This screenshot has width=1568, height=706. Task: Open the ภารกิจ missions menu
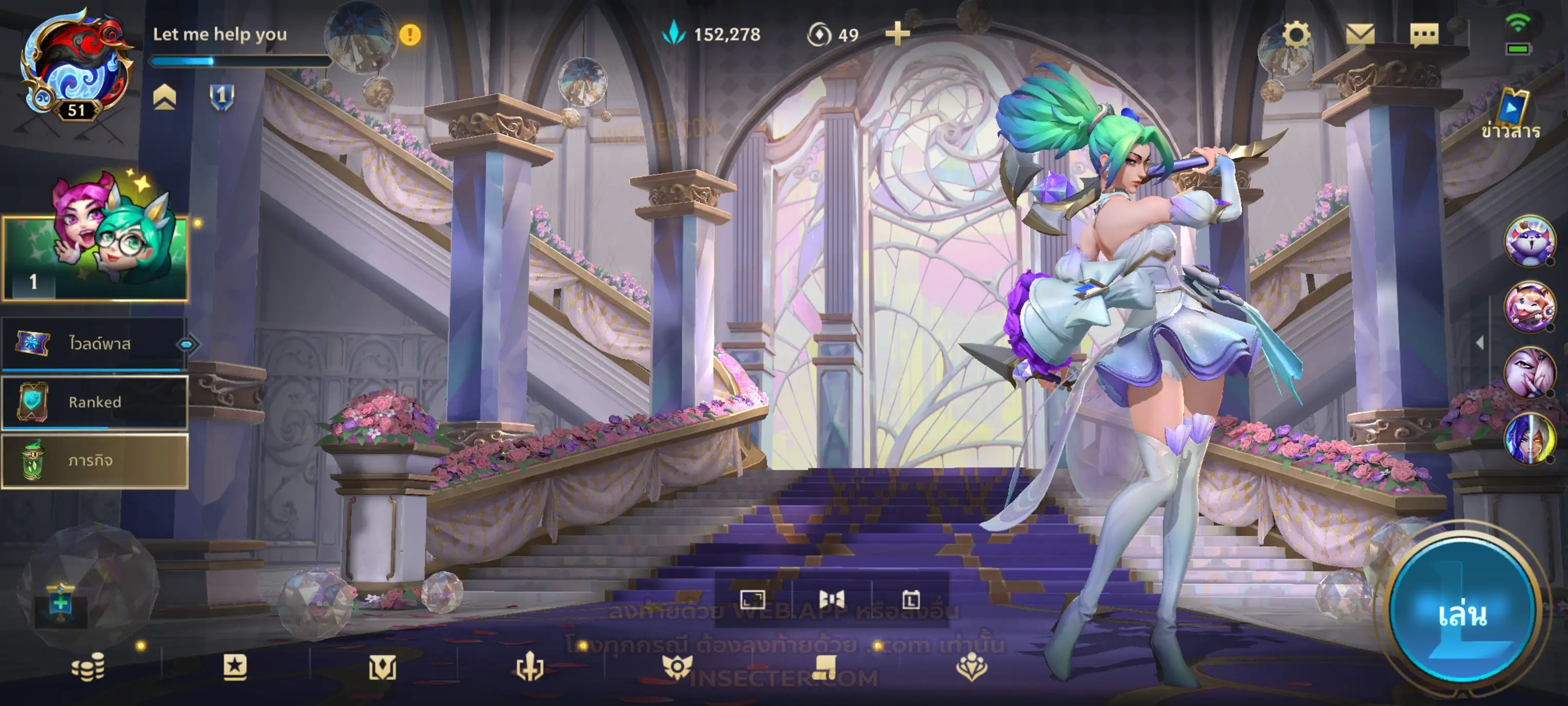95,461
